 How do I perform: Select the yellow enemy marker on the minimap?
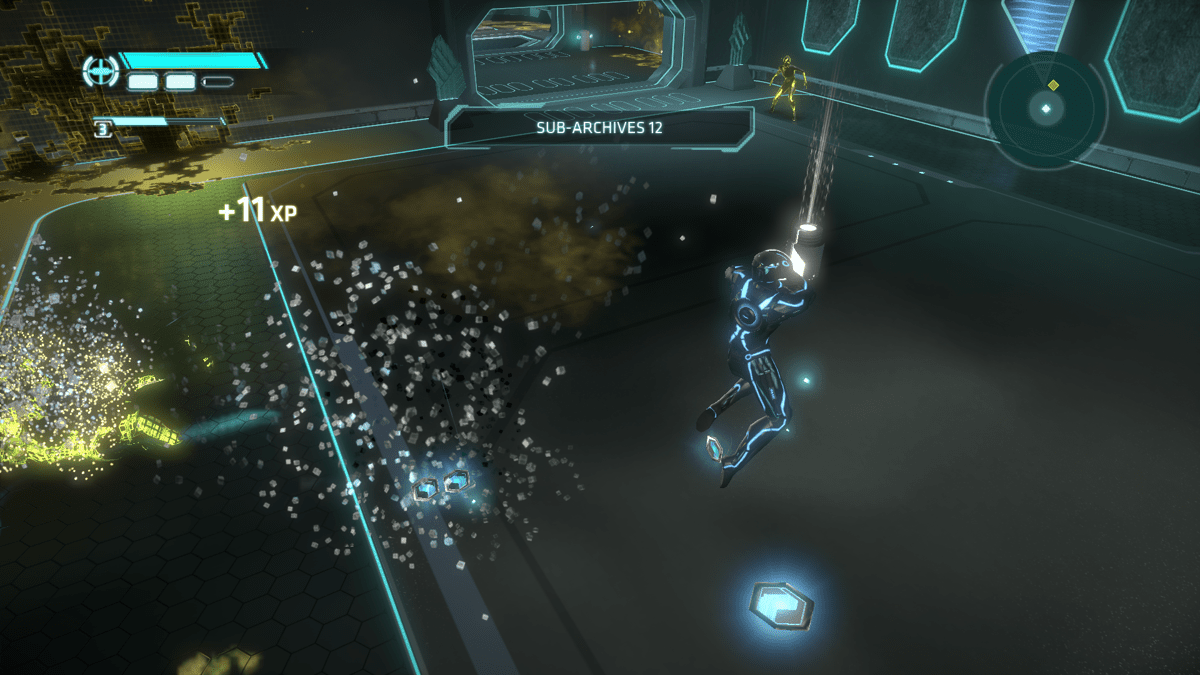click(1052, 85)
